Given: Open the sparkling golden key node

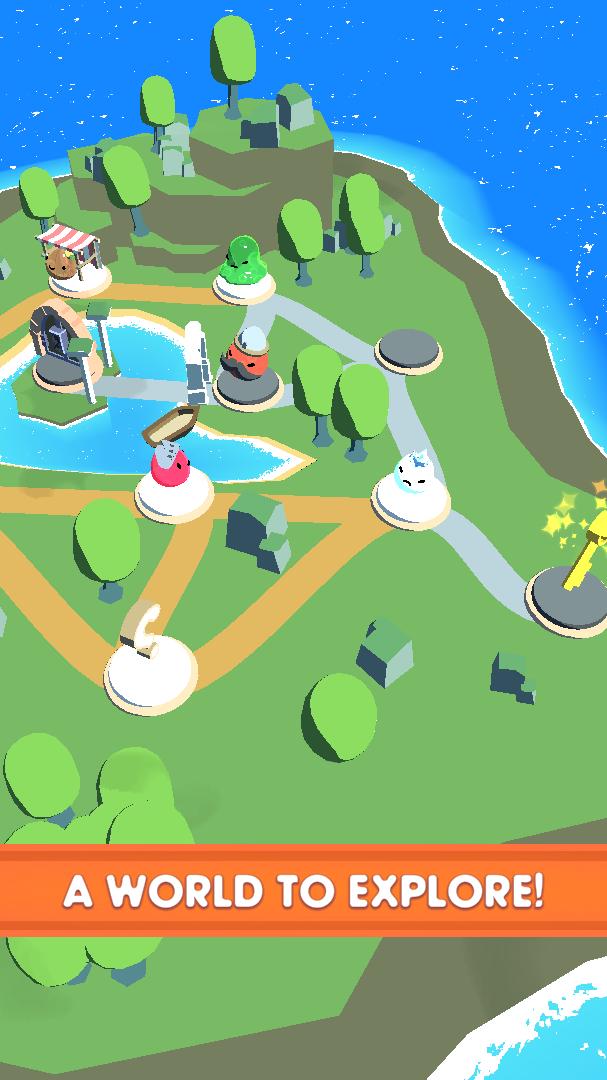Looking at the screenshot, I should pyautogui.click(x=577, y=565).
